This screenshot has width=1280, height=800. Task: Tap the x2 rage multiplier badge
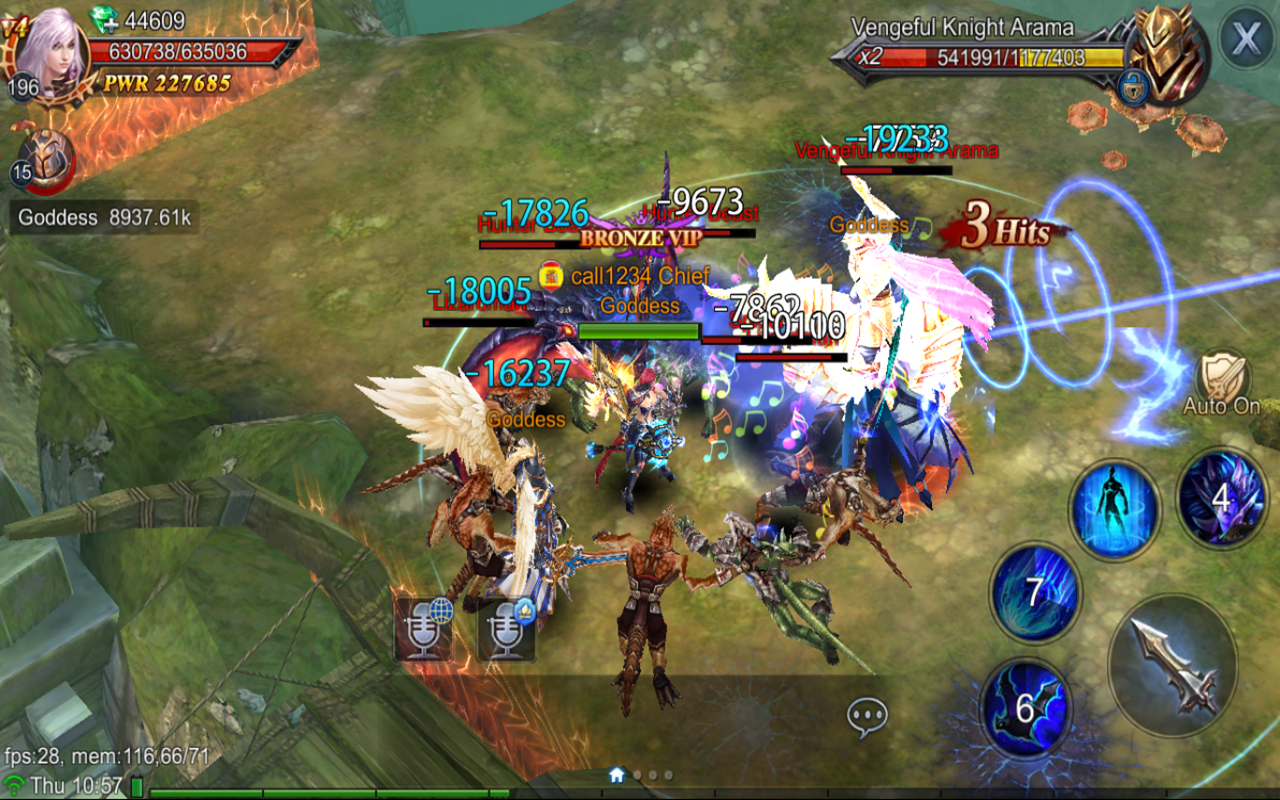[871, 57]
